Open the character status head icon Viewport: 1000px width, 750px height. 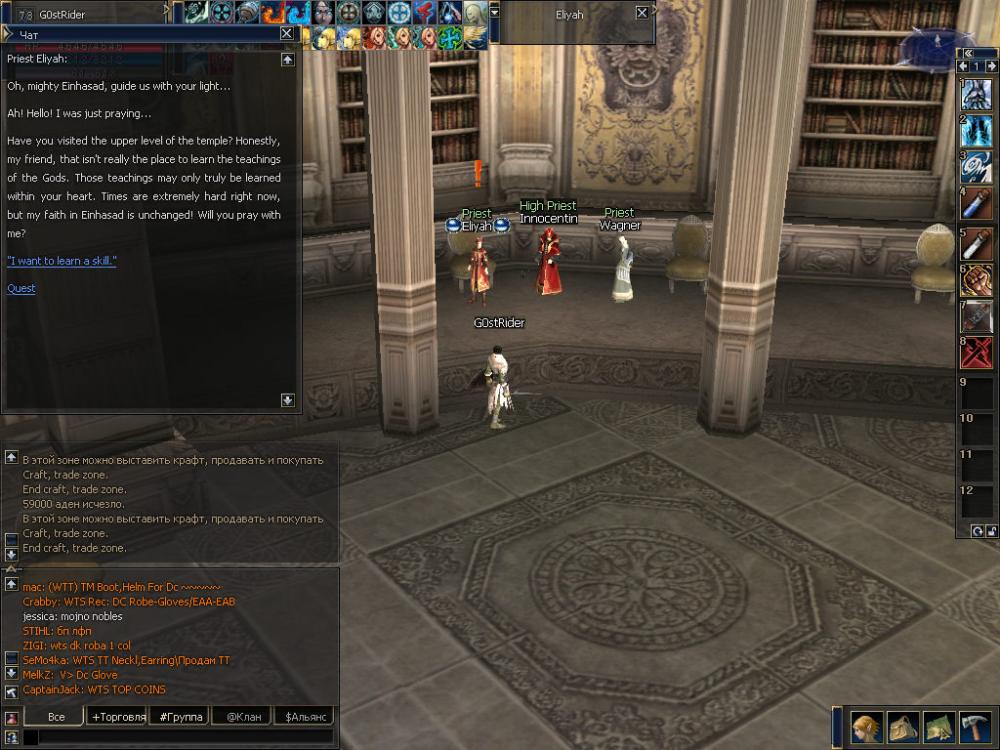[865, 725]
